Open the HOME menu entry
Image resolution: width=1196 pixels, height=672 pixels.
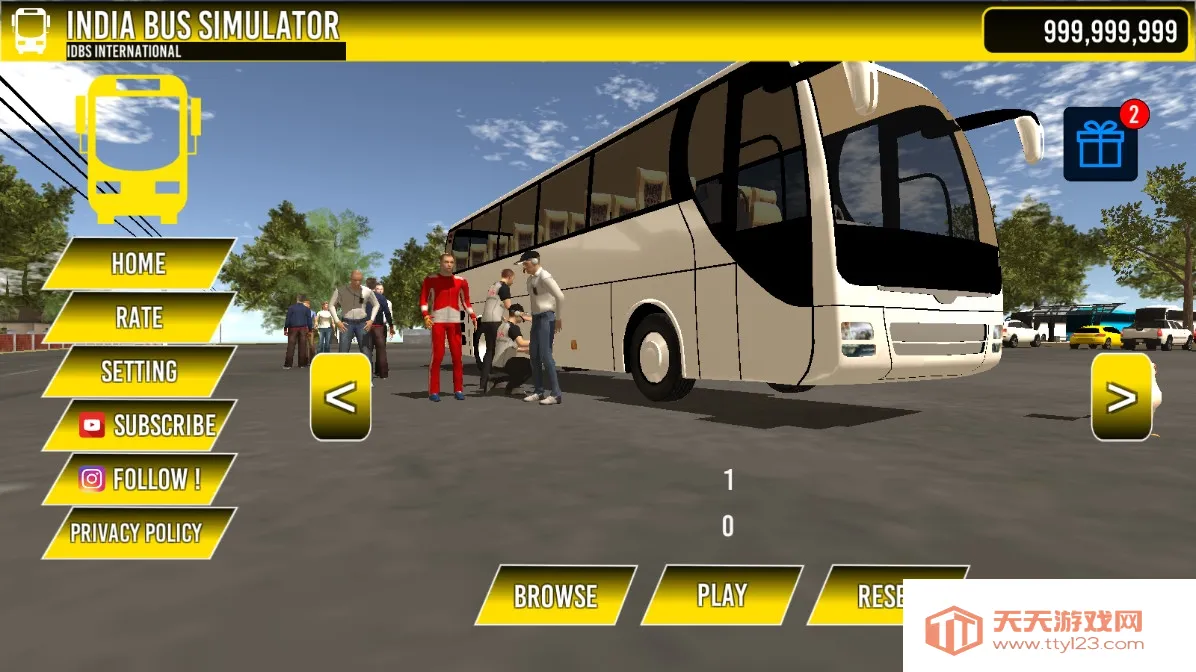[139, 263]
